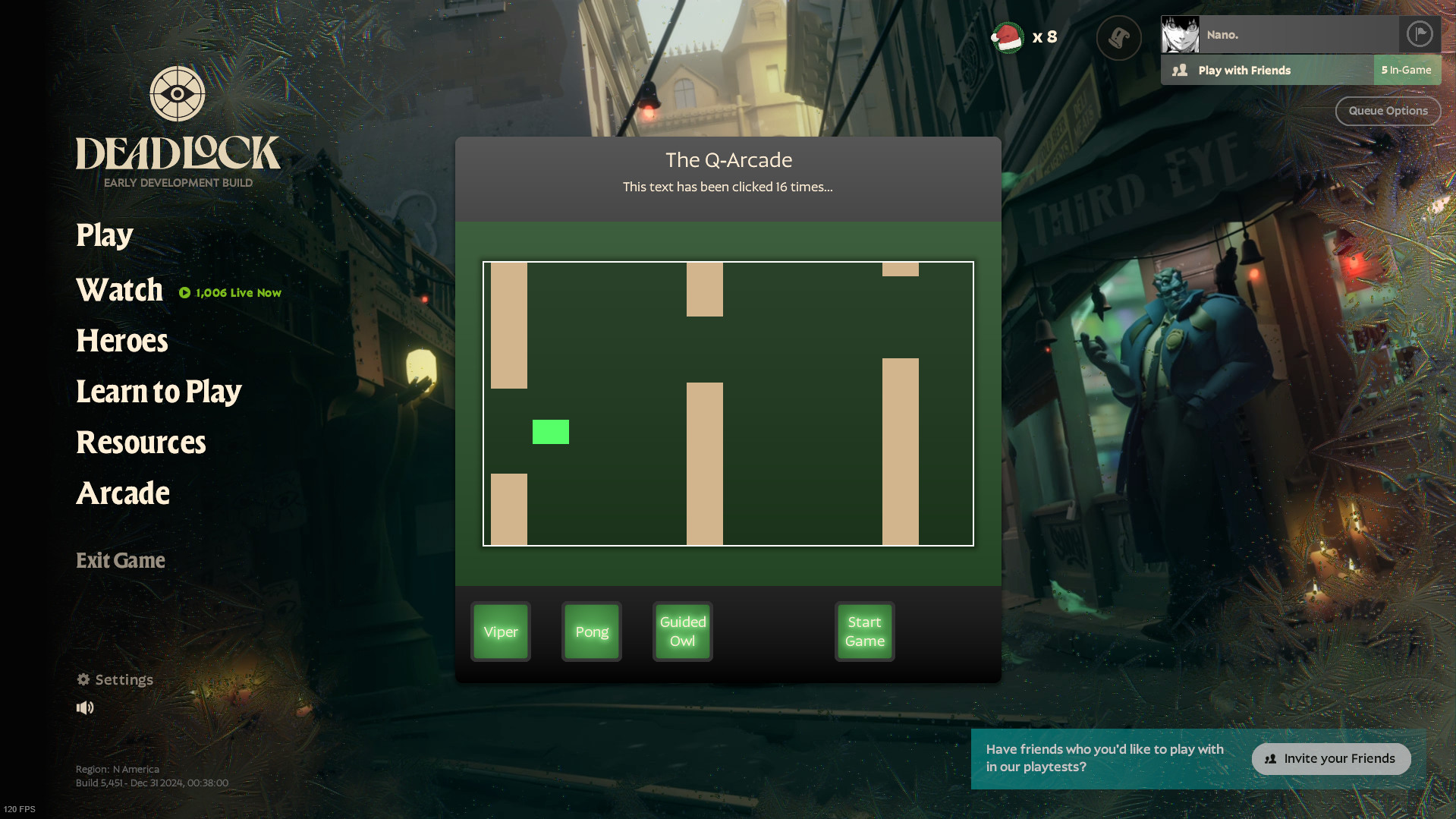This screenshot has height=819, width=1456.
Task: Toggle the Pong game mode
Action: click(x=591, y=631)
